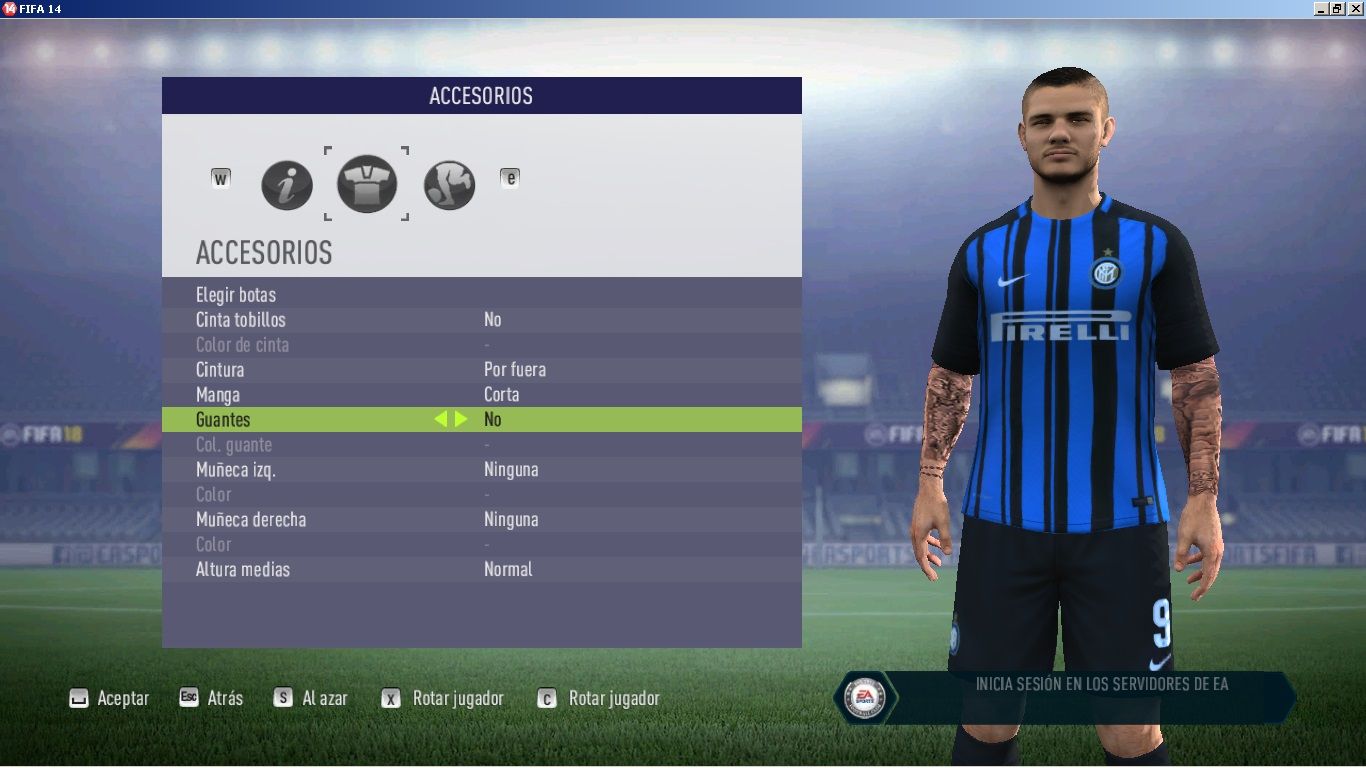Viewport: 1366px width, 768px height.
Task: Click the left arrow on Guantes
Action: pyautogui.click(x=440, y=419)
